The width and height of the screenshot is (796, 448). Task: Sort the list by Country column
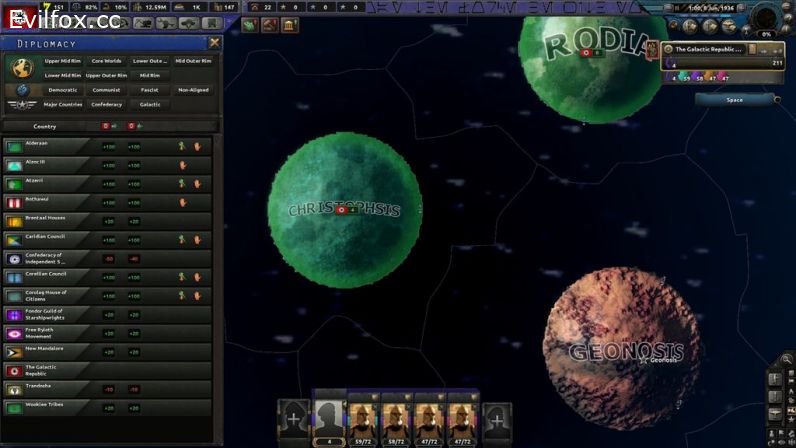[x=44, y=127]
